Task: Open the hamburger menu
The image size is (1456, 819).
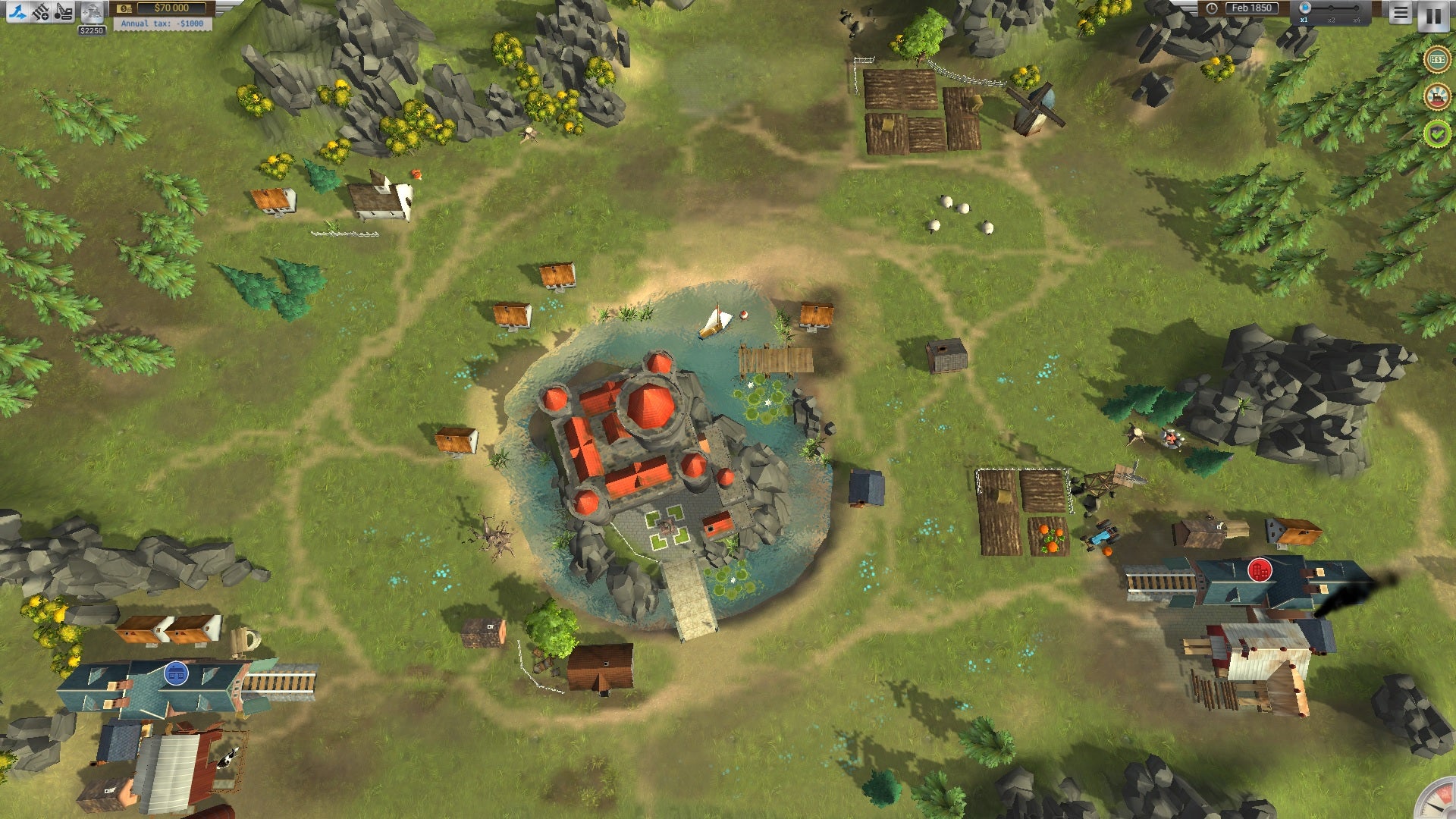Action: click(x=1400, y=13)
